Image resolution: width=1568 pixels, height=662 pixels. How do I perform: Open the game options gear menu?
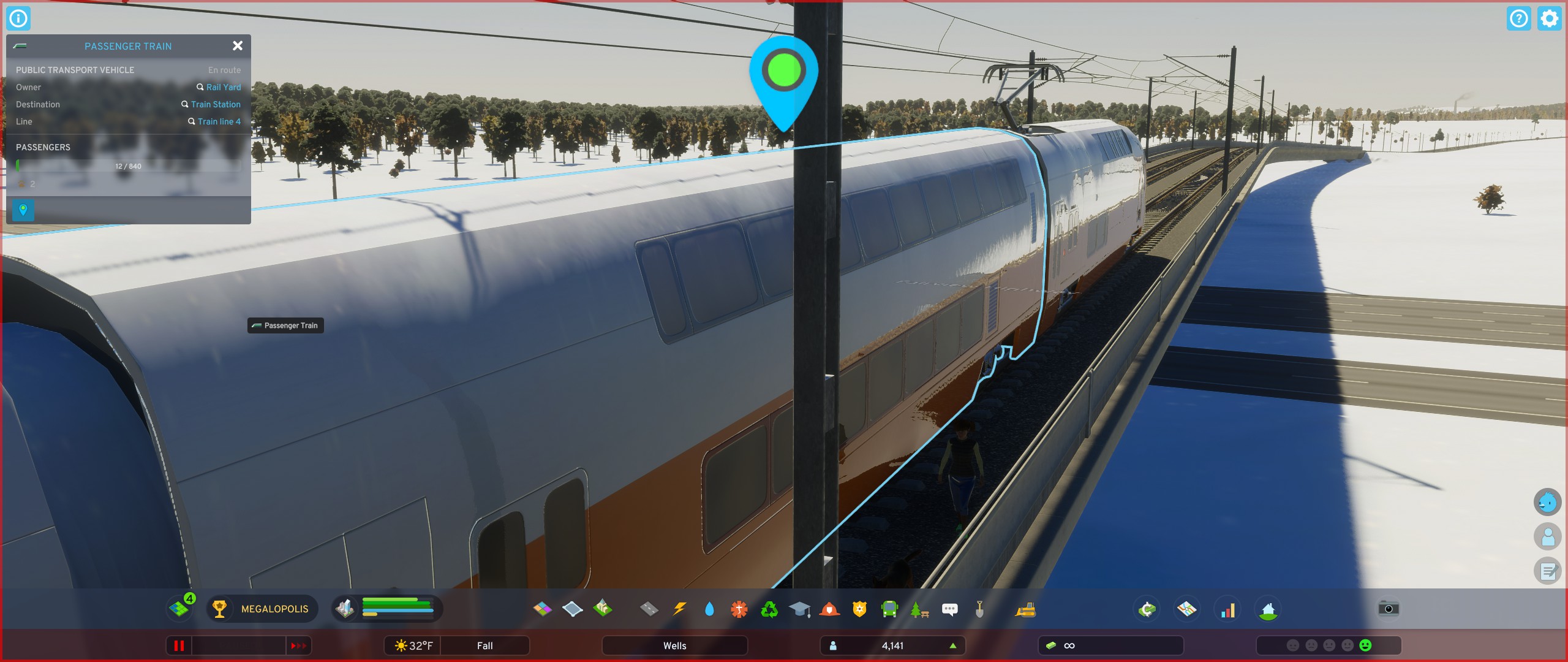[1550, 18]
